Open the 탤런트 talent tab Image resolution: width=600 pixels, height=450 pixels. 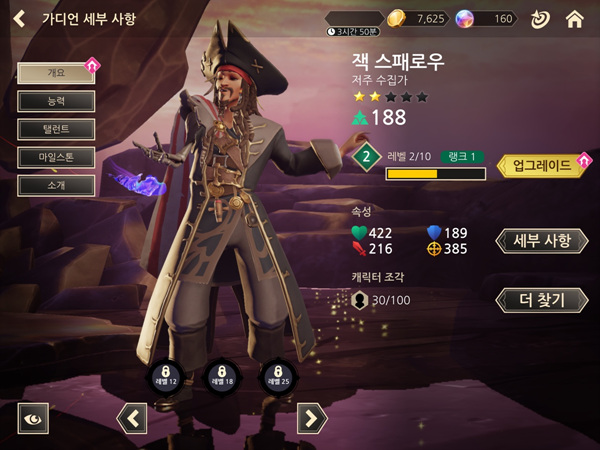point(56,129)
